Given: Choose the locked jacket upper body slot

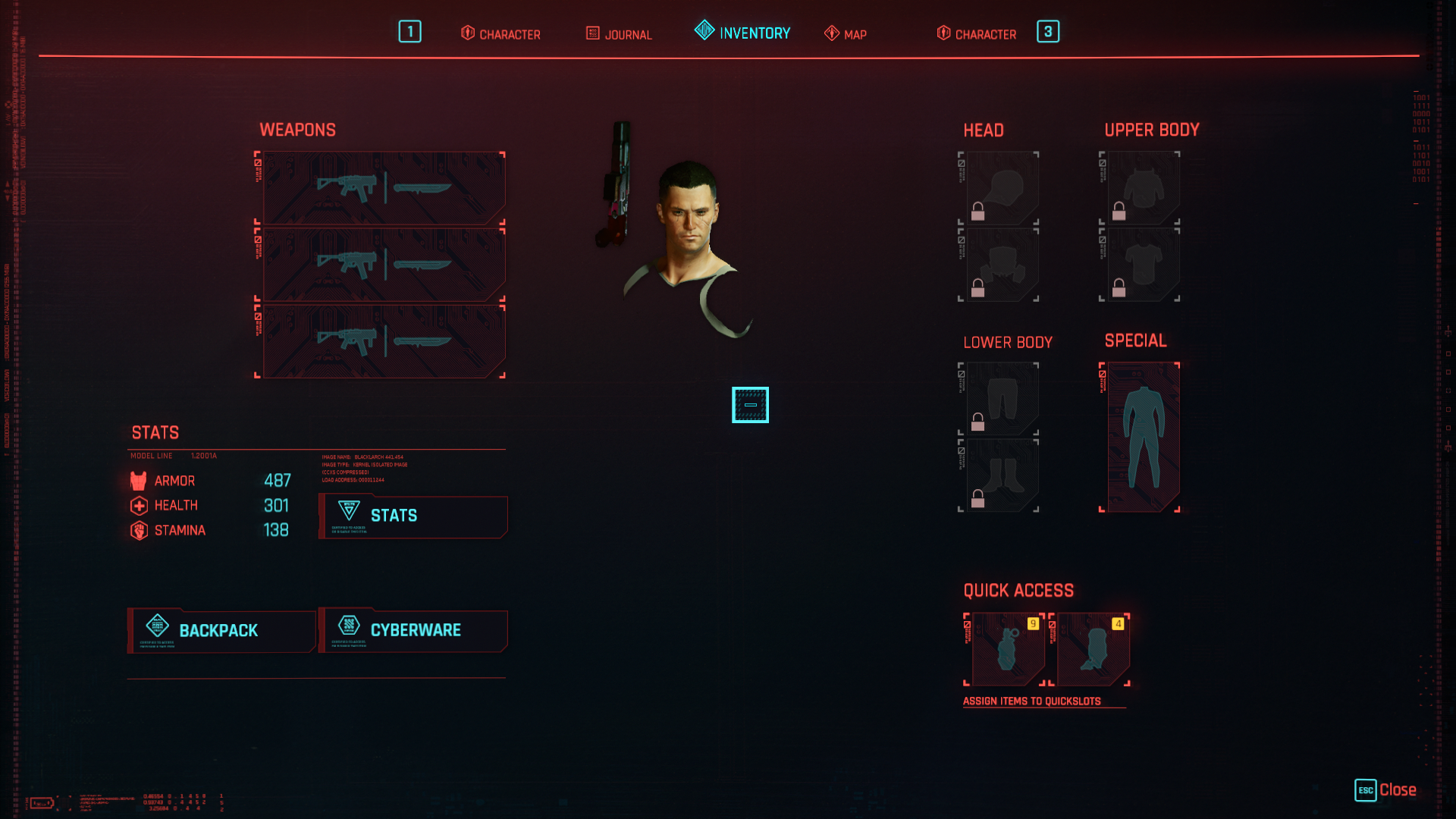Looking at the screenshot, I should [x=1142, y=187].
